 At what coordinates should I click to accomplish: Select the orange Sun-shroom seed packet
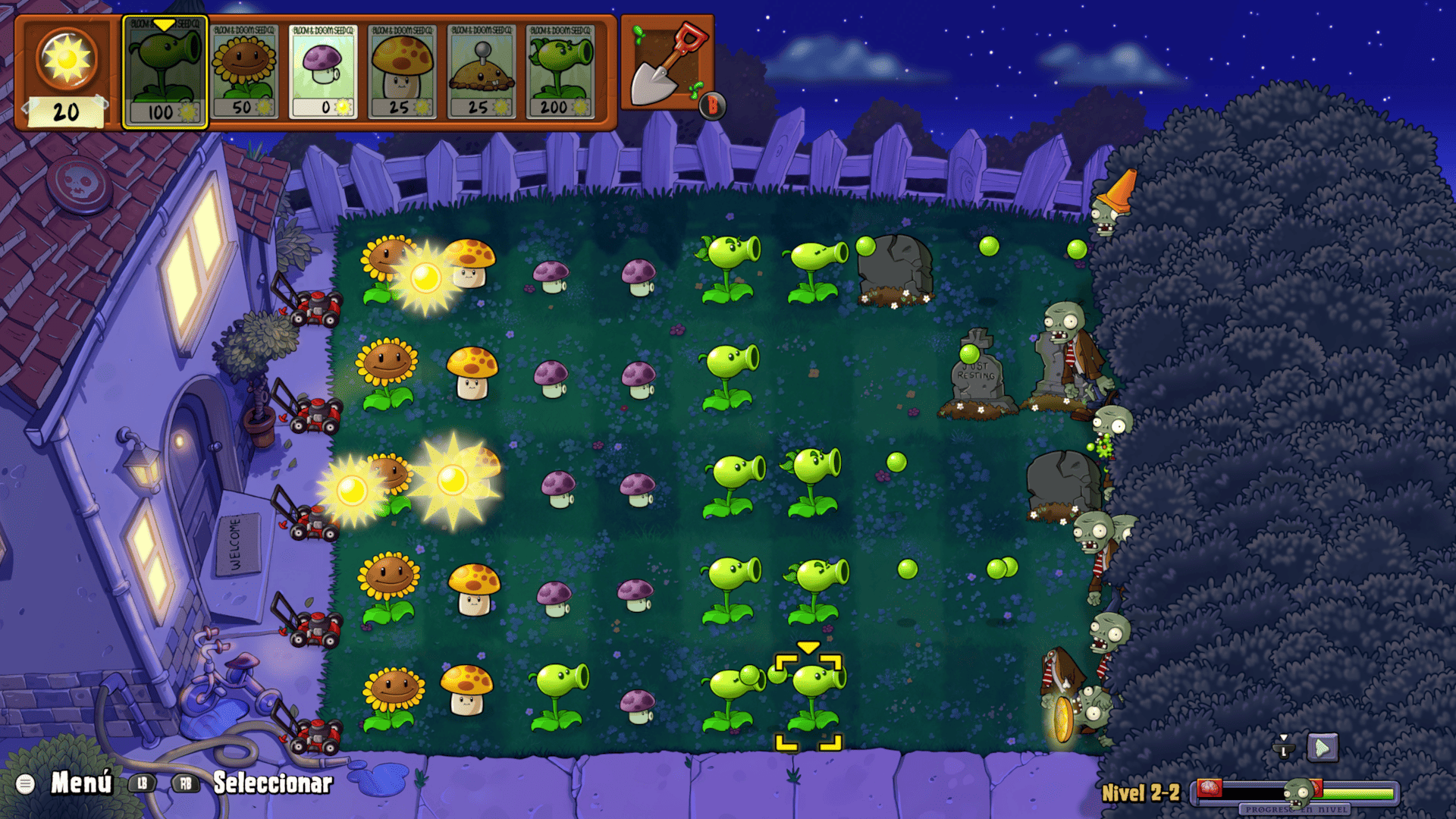pyautogui.click(x=402, y=72)
